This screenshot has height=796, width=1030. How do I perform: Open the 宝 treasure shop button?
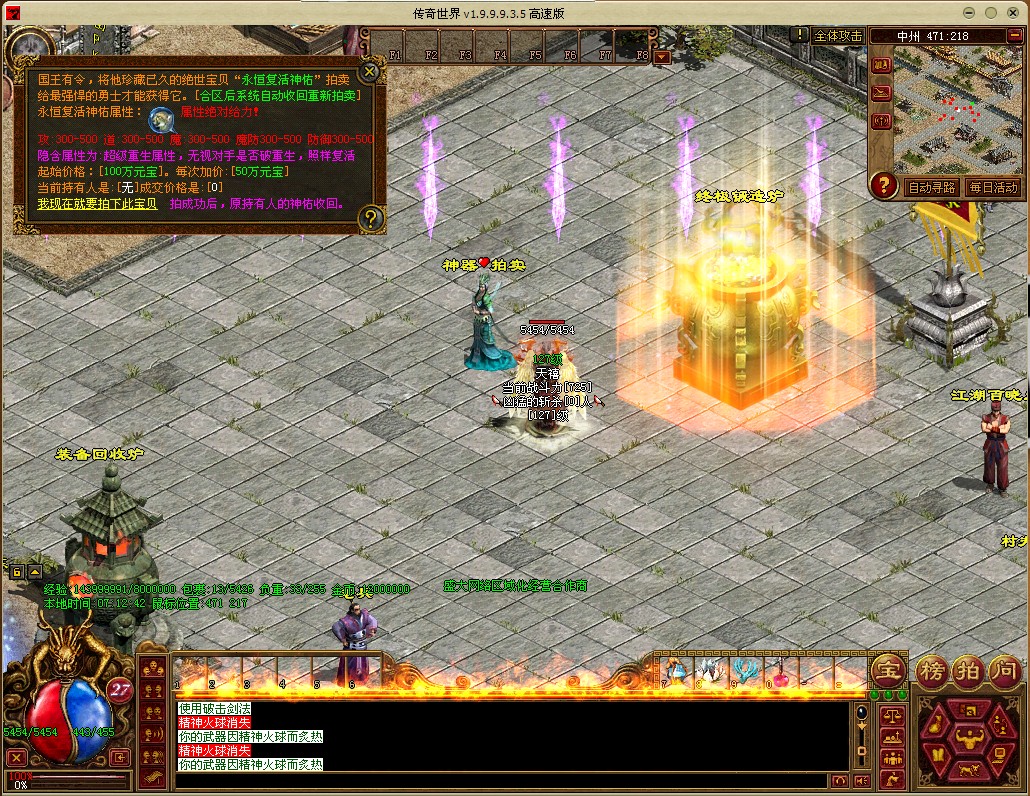point(887,669)
